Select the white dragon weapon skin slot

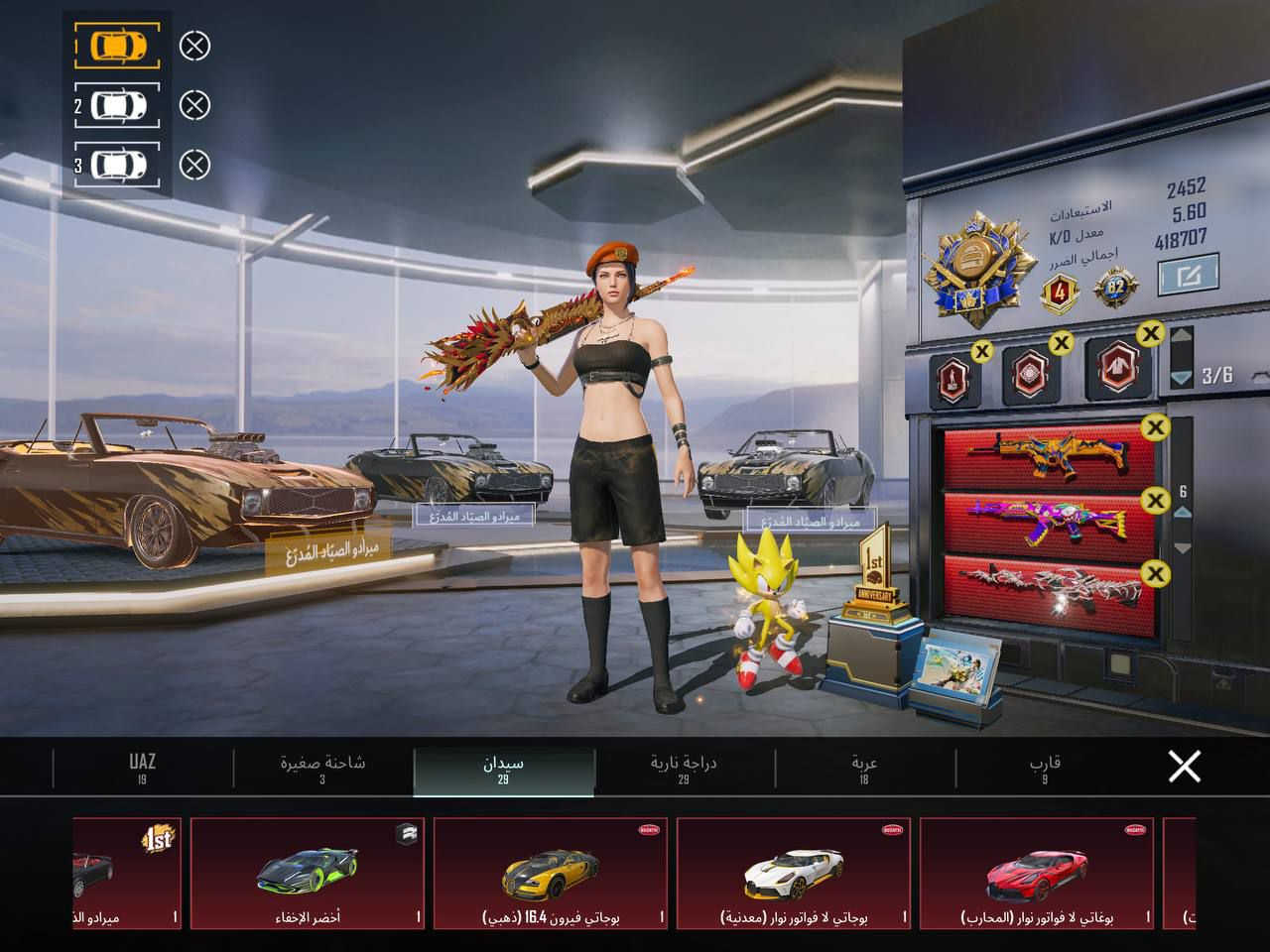[x=1050, y=584]
